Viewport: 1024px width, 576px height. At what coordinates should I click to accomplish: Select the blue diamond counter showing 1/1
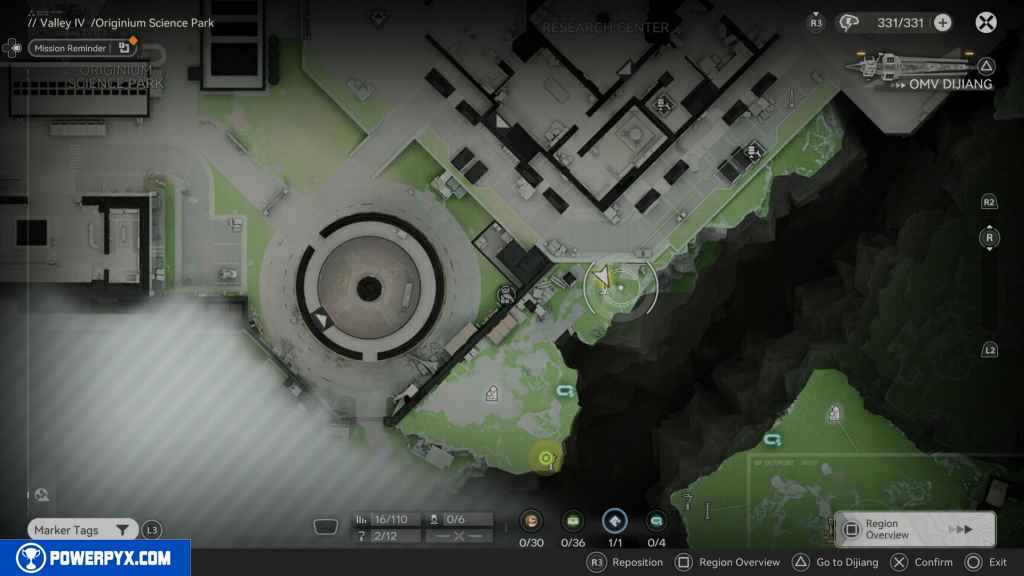[614, 521]
